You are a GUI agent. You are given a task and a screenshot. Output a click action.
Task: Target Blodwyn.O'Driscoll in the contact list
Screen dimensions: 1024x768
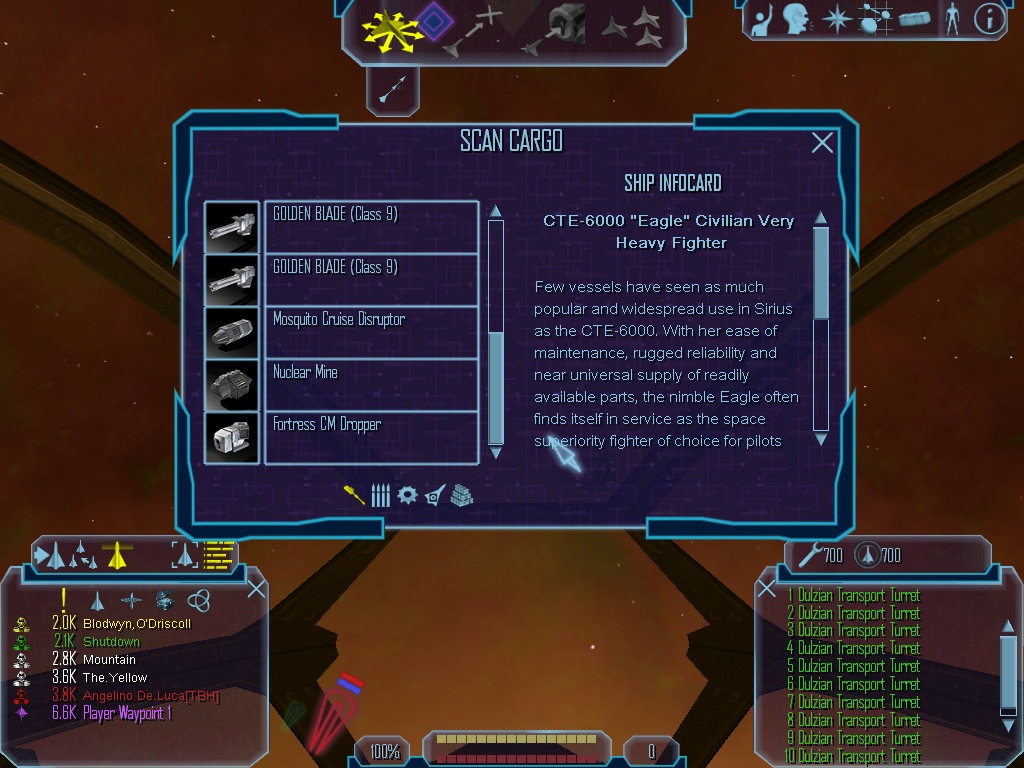[x=136, y=623]
